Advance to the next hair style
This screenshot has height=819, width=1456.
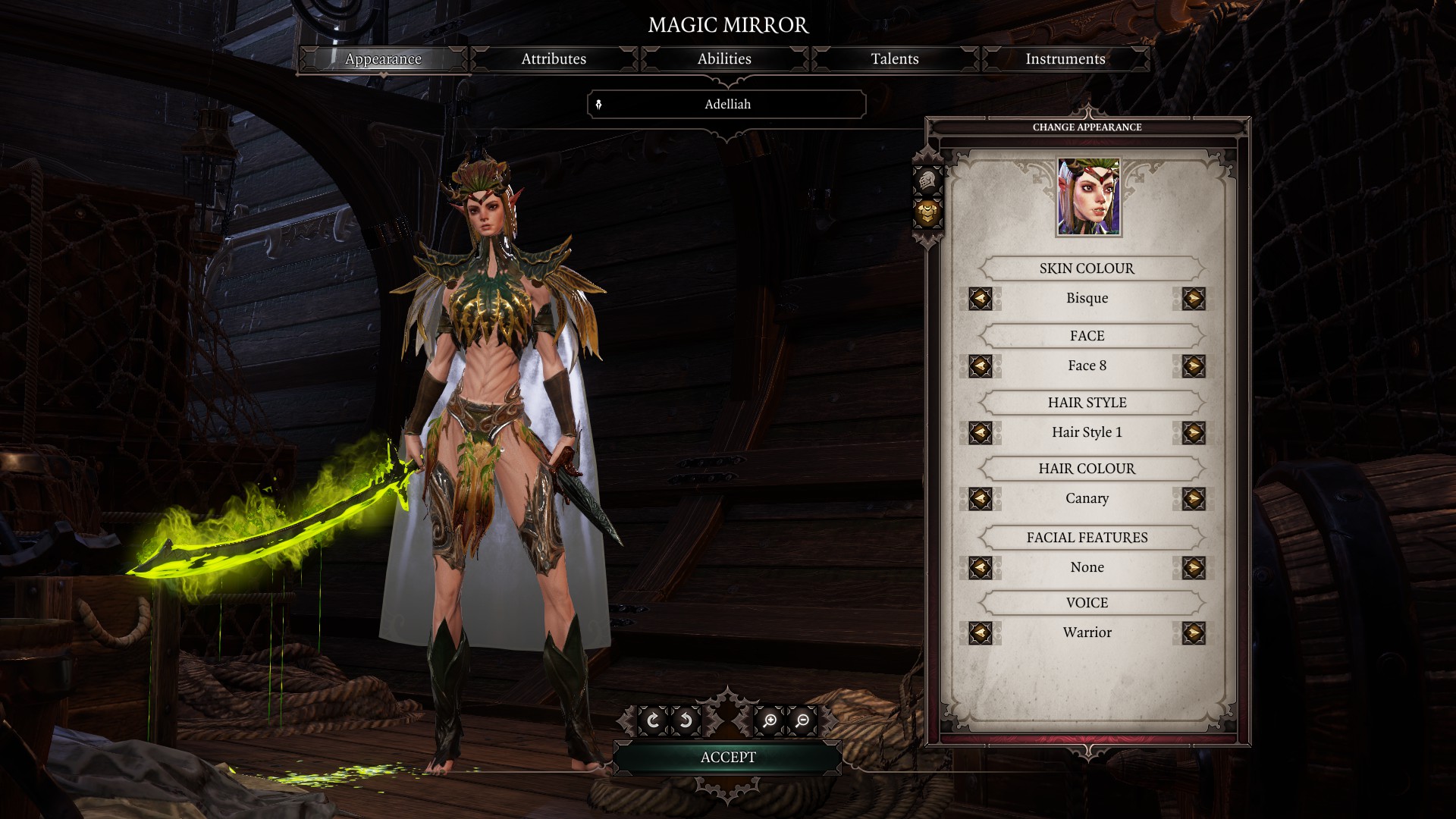pos(1193,433)
